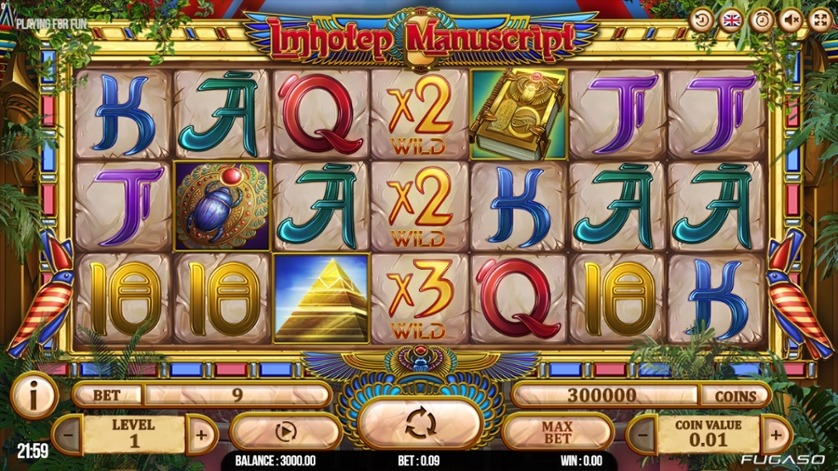Lower the coin value
Screen dimensions: 838x471
[x=641, y=435]
